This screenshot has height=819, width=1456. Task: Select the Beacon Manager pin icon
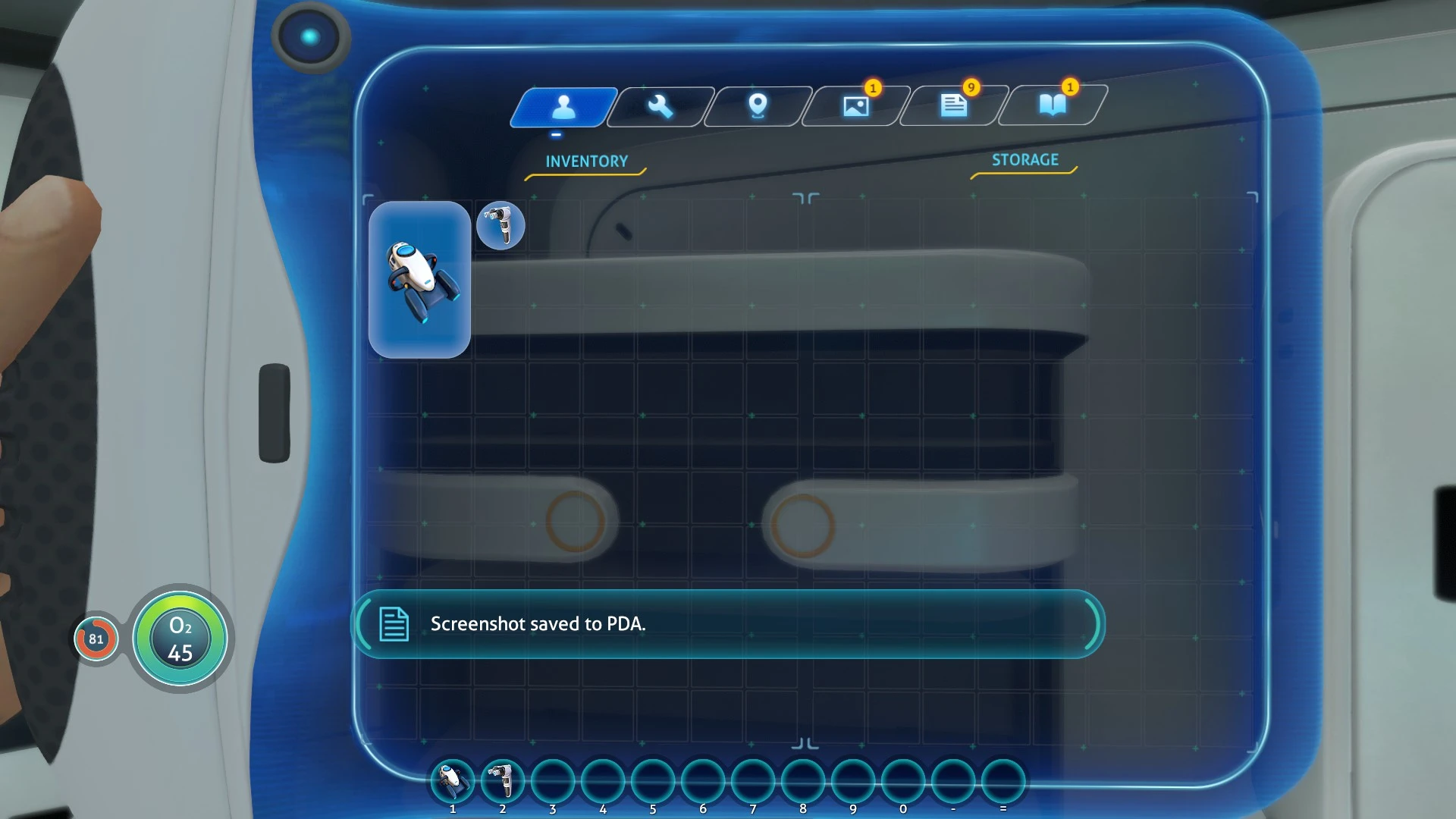point(757,107)
